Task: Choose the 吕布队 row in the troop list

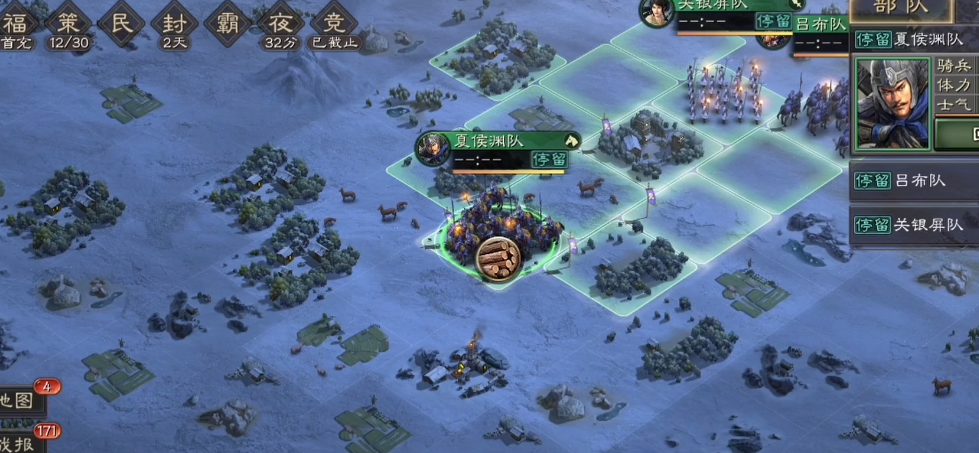Action: pyautogui.click(x=914, y=181)
